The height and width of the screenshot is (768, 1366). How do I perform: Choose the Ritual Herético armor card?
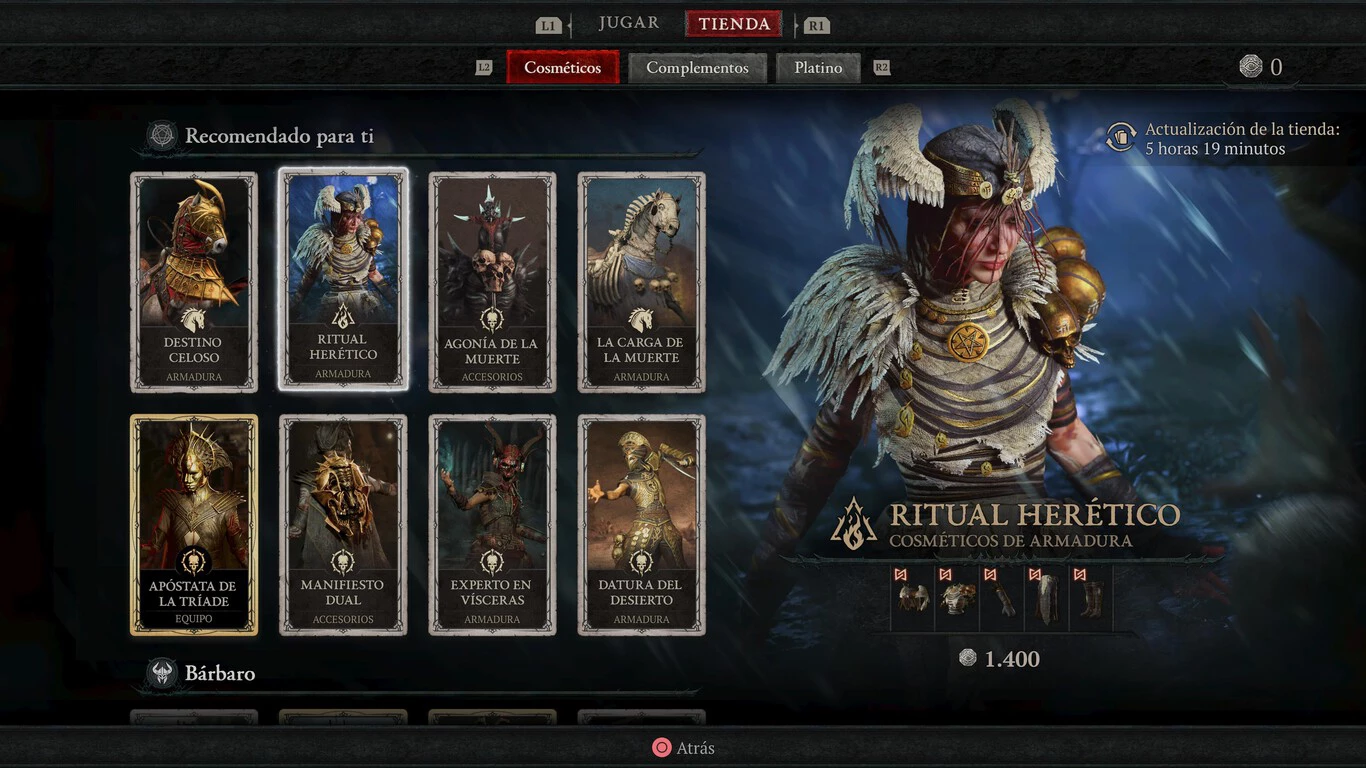(x=343, y=279)
